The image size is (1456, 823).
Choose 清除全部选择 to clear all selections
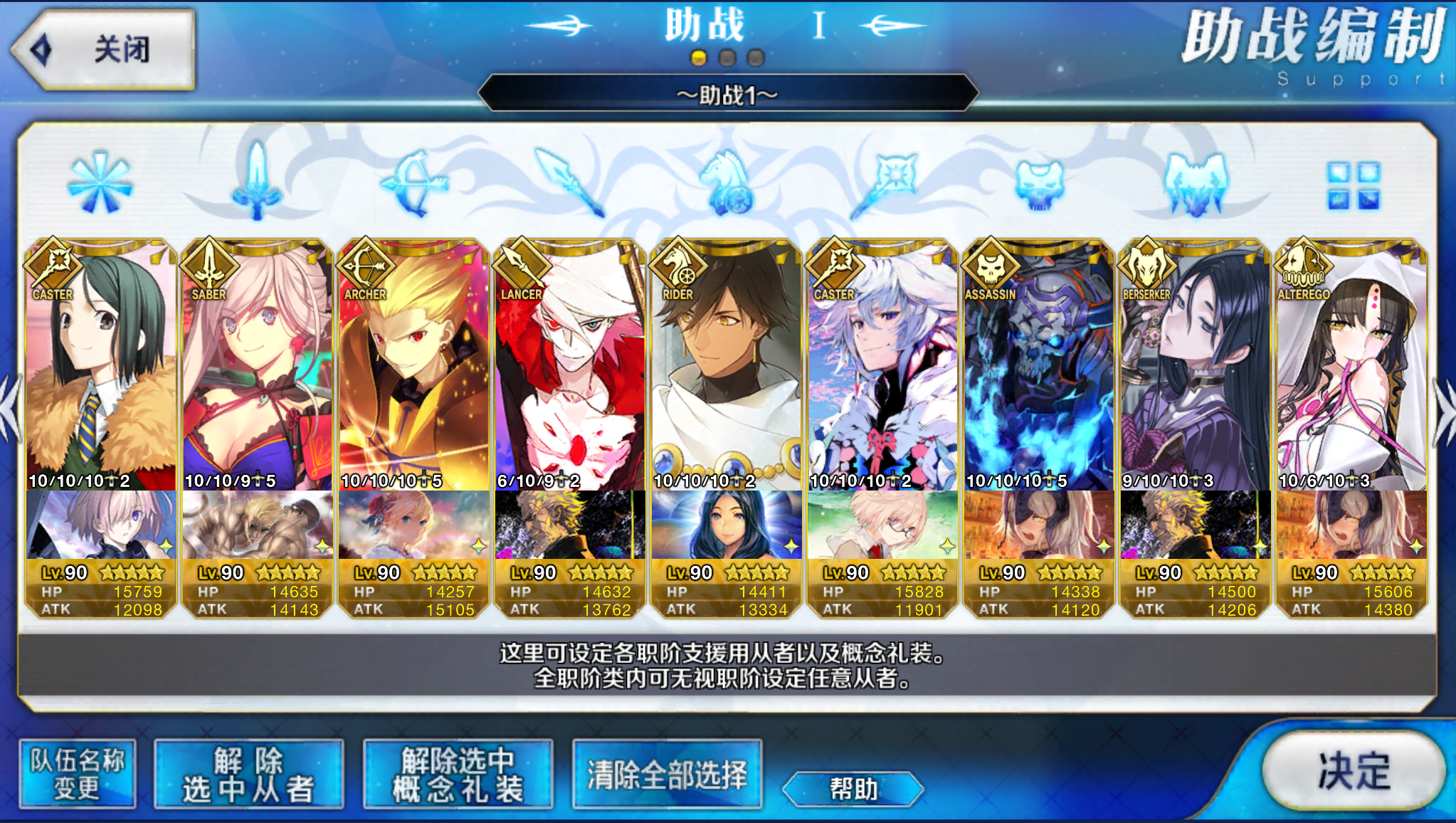pos(667,774)
